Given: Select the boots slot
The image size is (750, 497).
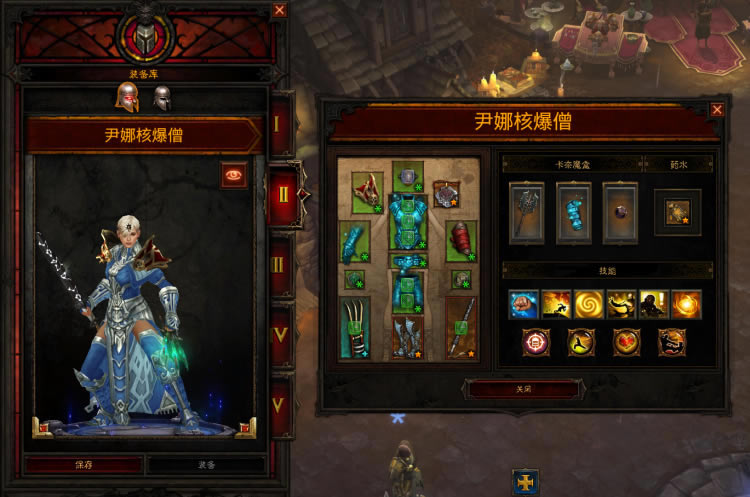Looking at the screenshot, I should coord(408,337).
